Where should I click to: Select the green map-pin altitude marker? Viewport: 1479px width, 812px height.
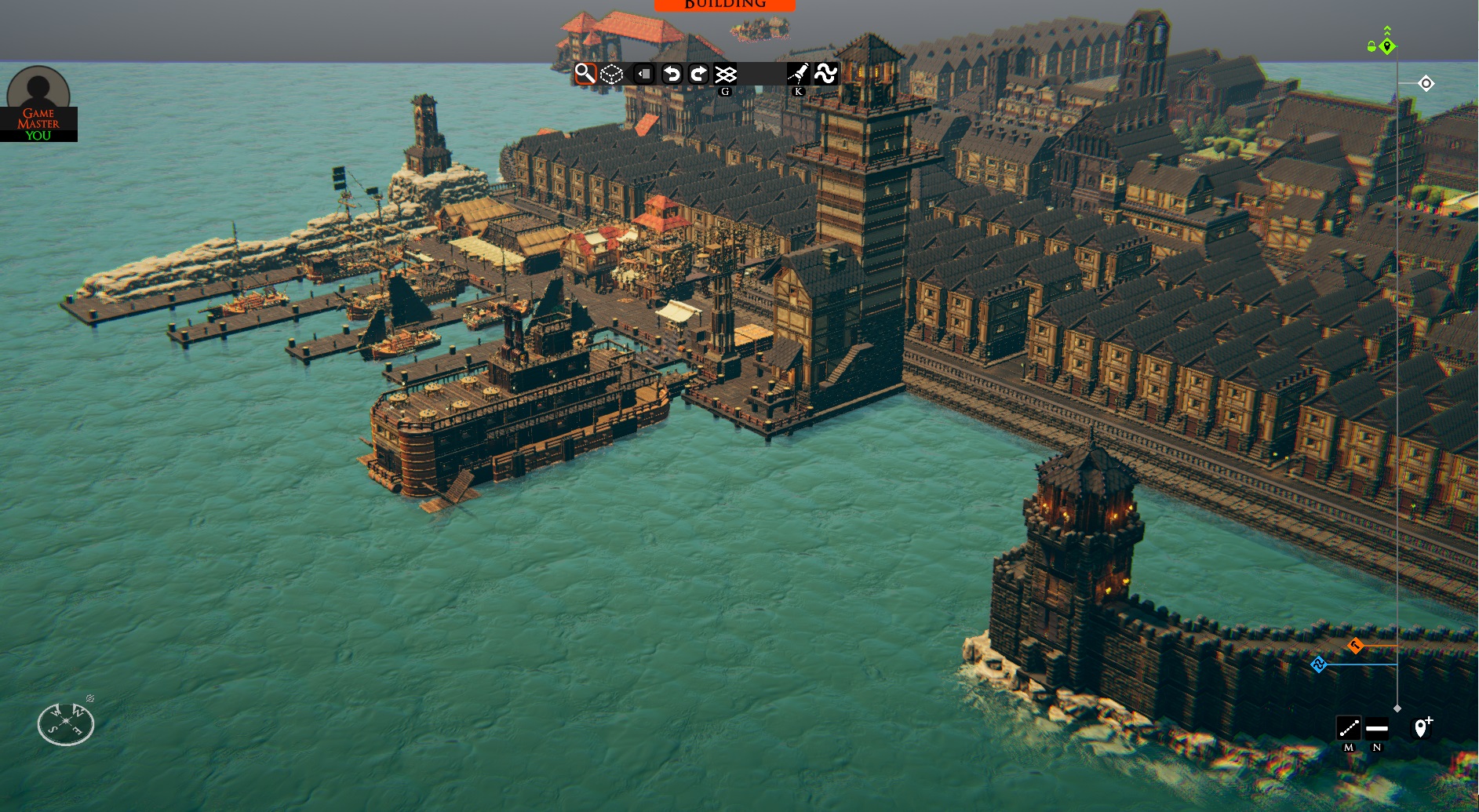1387,46
